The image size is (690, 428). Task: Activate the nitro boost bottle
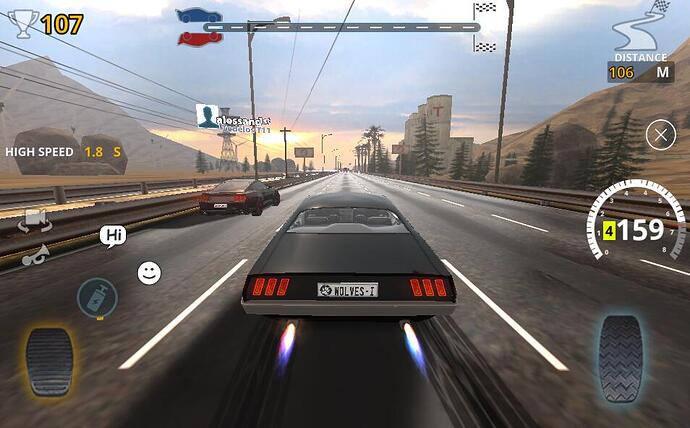click(x=97, y=297)
